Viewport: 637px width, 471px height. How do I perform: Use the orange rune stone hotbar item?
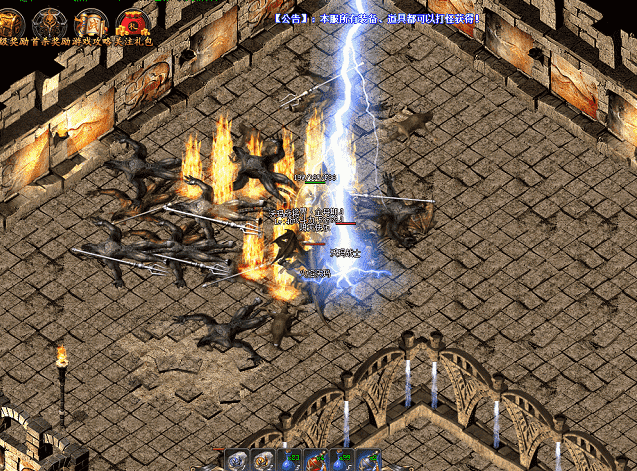(264, 460)
